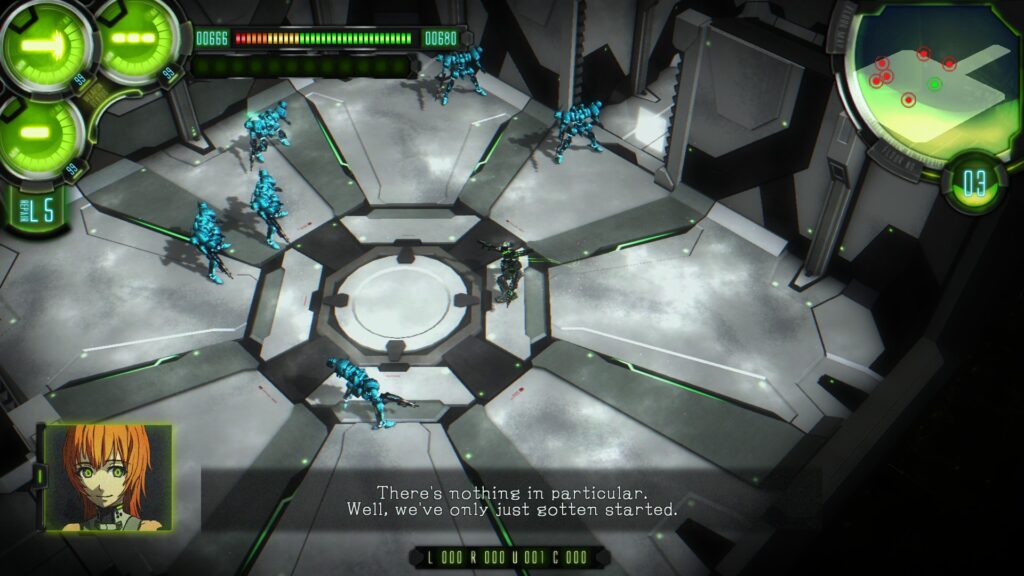
Task: Click the green player marker on the radar
Action: click(934, 85)
